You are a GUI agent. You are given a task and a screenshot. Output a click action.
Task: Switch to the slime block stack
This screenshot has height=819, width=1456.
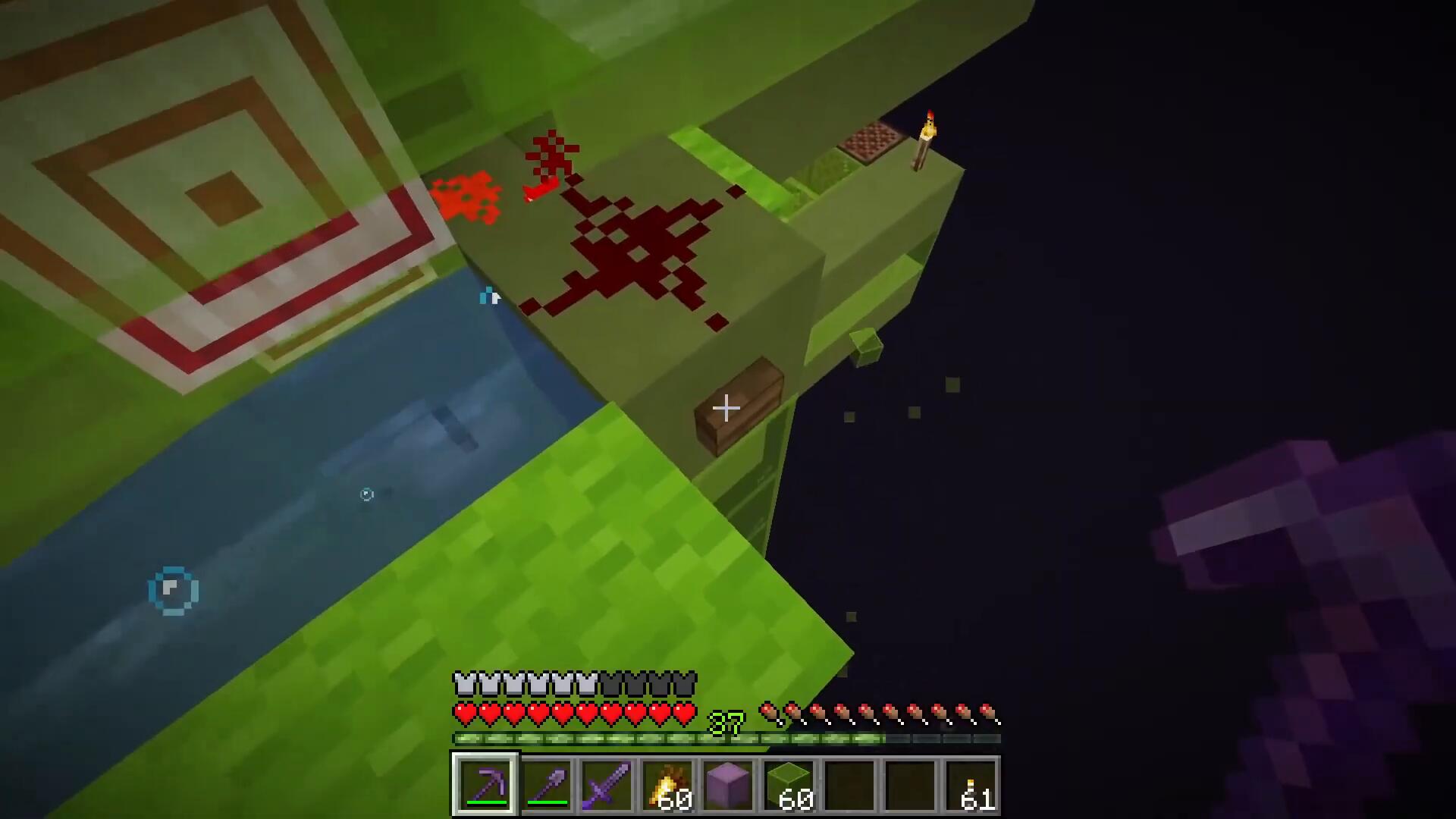[789, 785]
